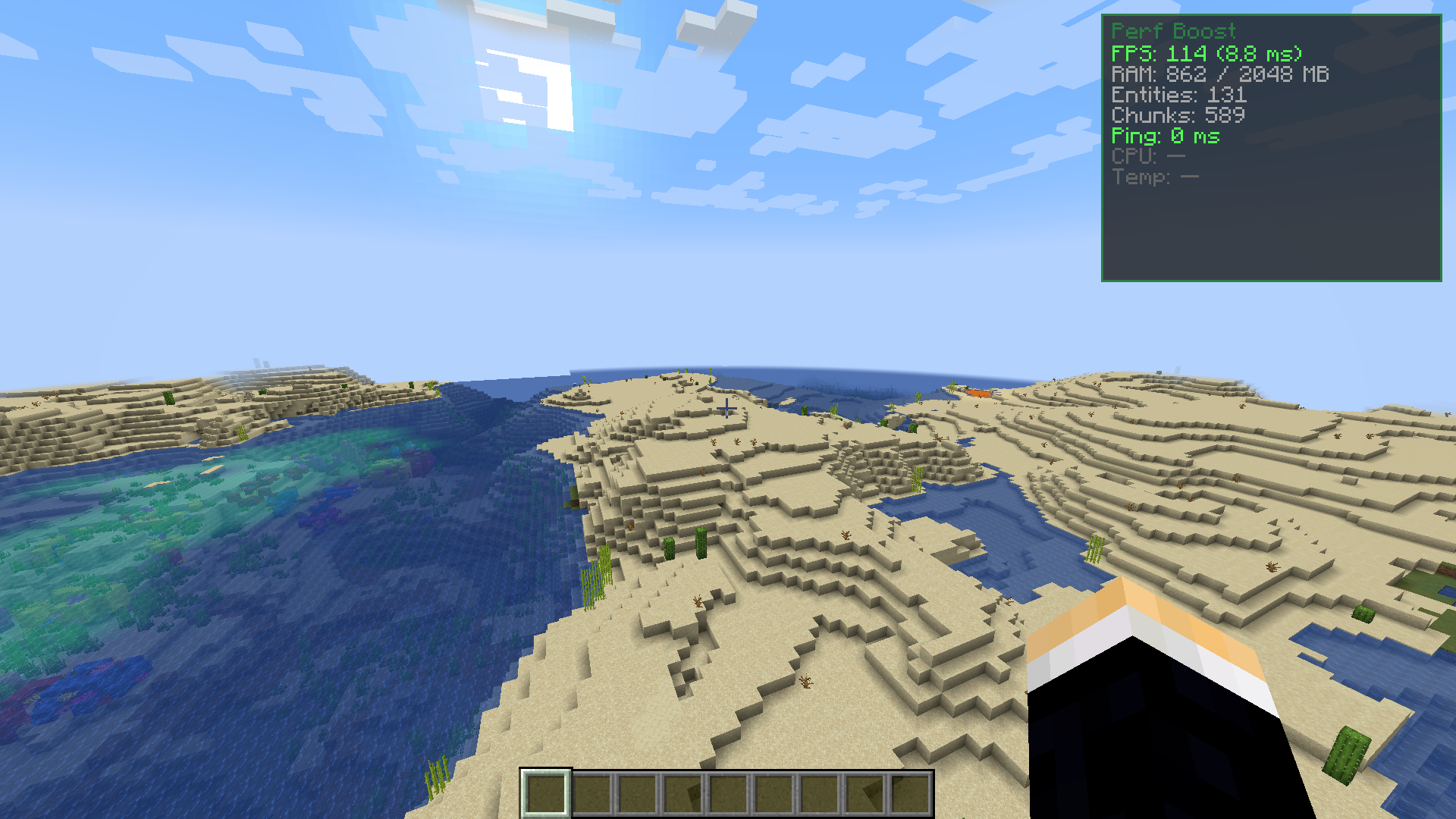Click the RAM usage as a memory gauge
This screenshot has width=1456, height=819.
[x=1219, y=74]
